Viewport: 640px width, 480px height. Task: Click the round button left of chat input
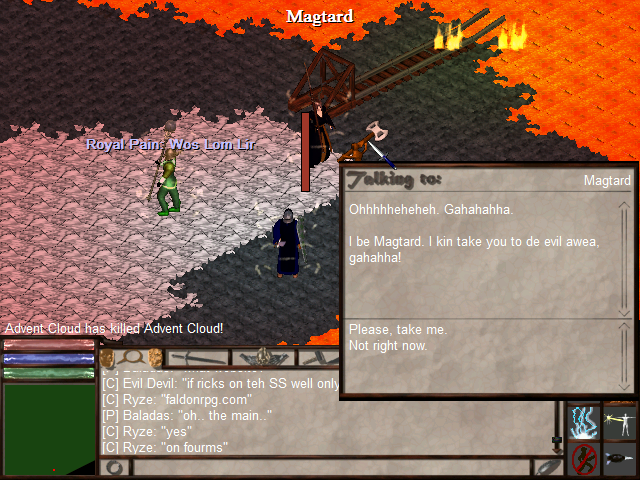(112, 467)
